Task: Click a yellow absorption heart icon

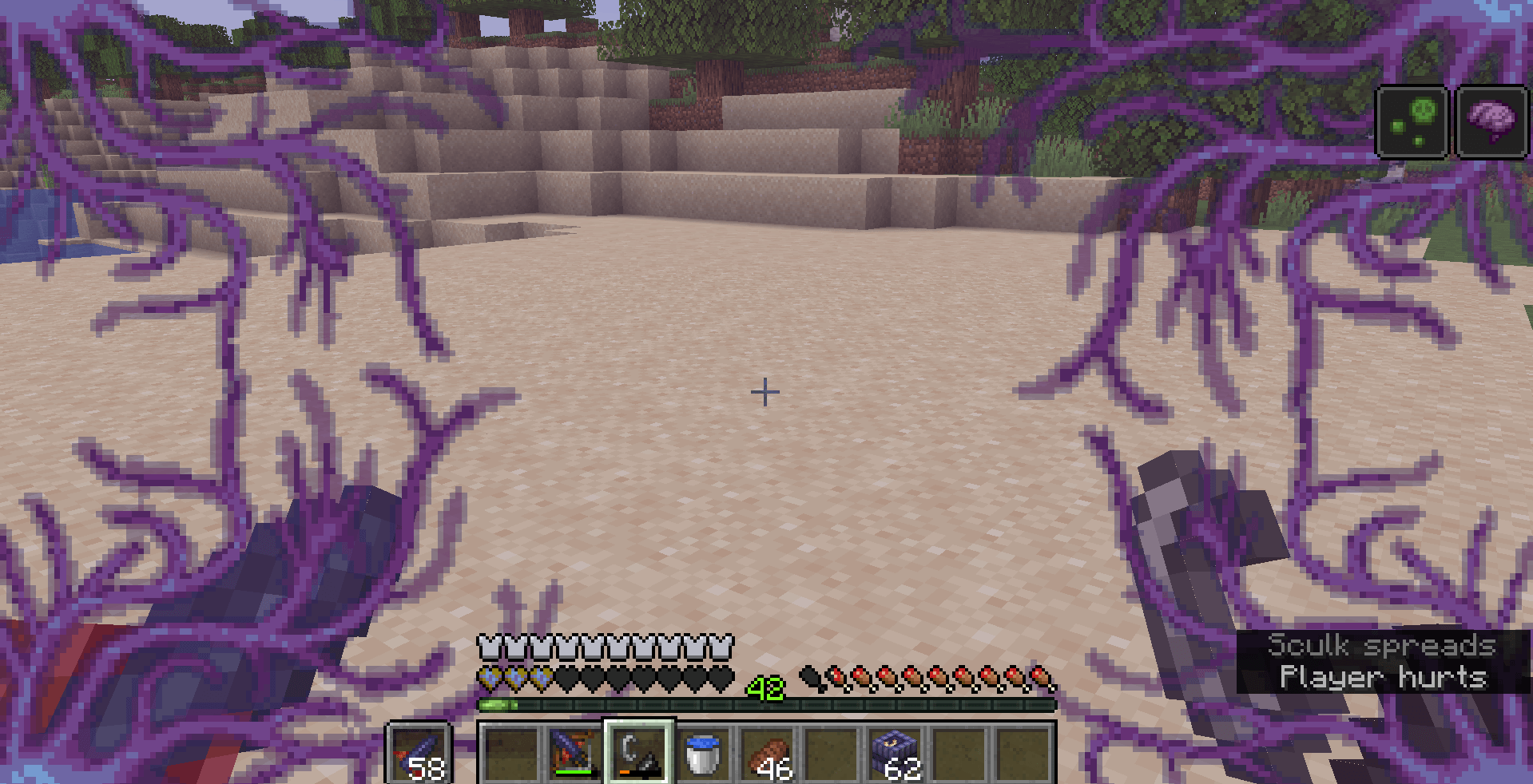Action: 490,678
